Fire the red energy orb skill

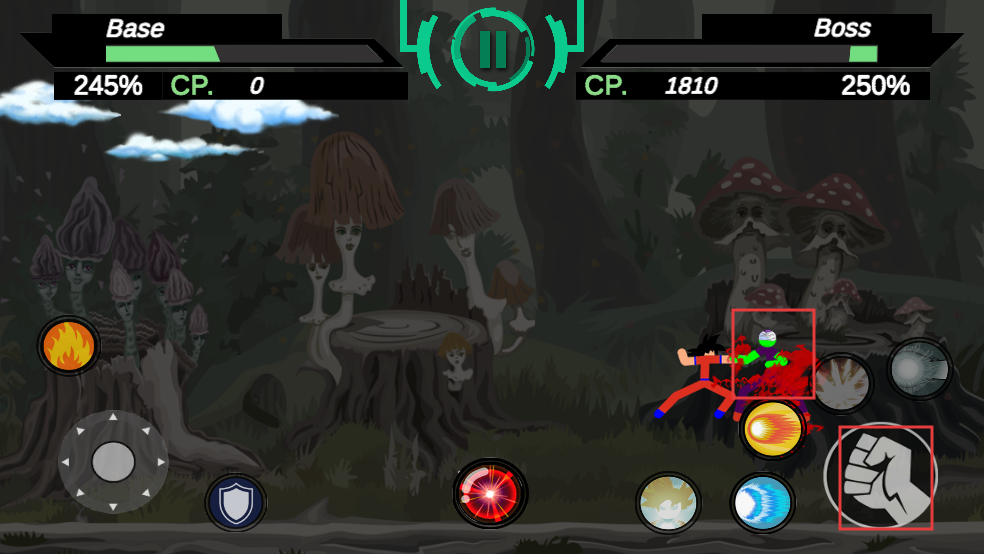point(490,492)
